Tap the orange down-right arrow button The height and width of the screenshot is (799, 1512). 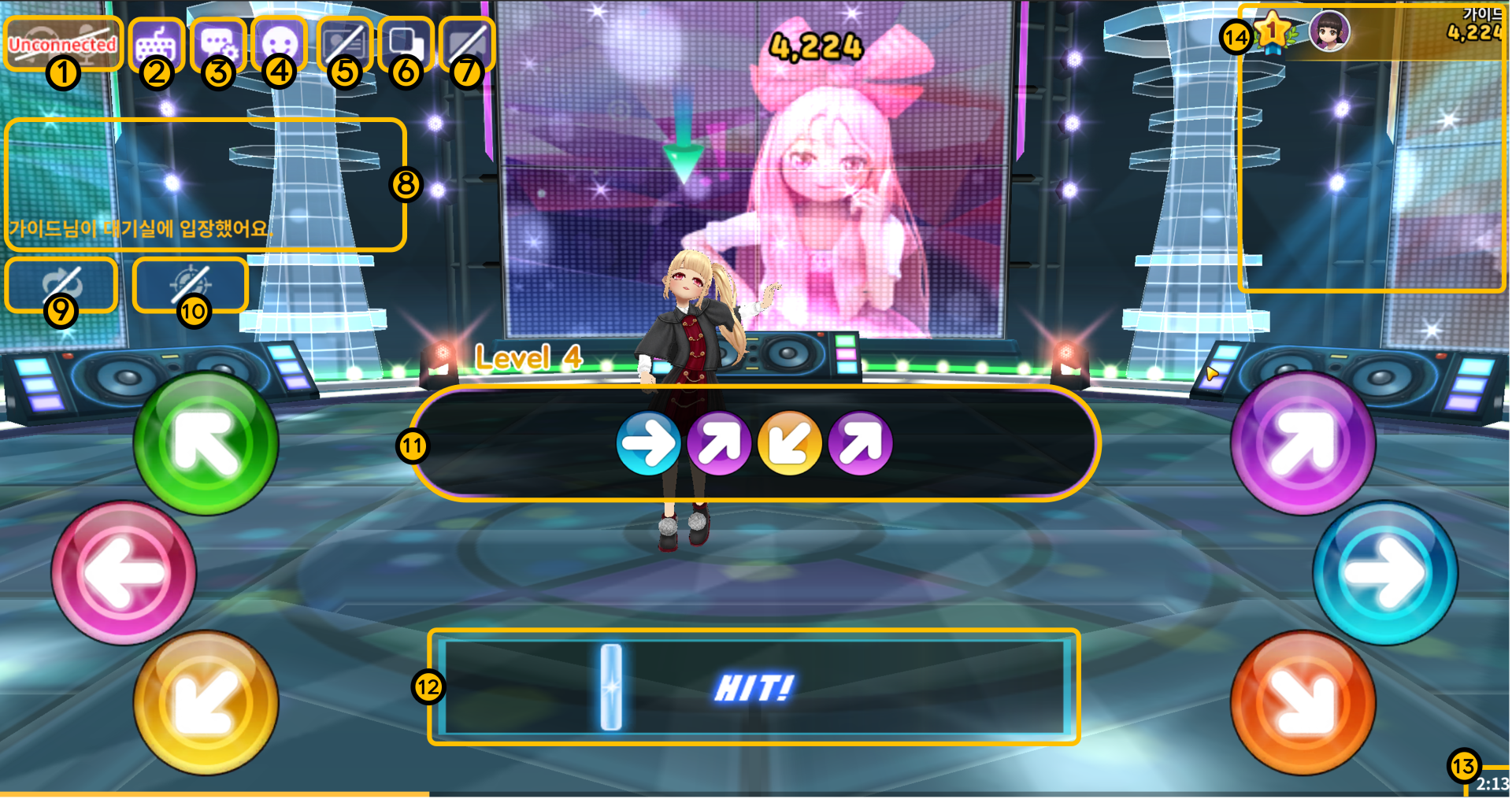click(1303, 703)
